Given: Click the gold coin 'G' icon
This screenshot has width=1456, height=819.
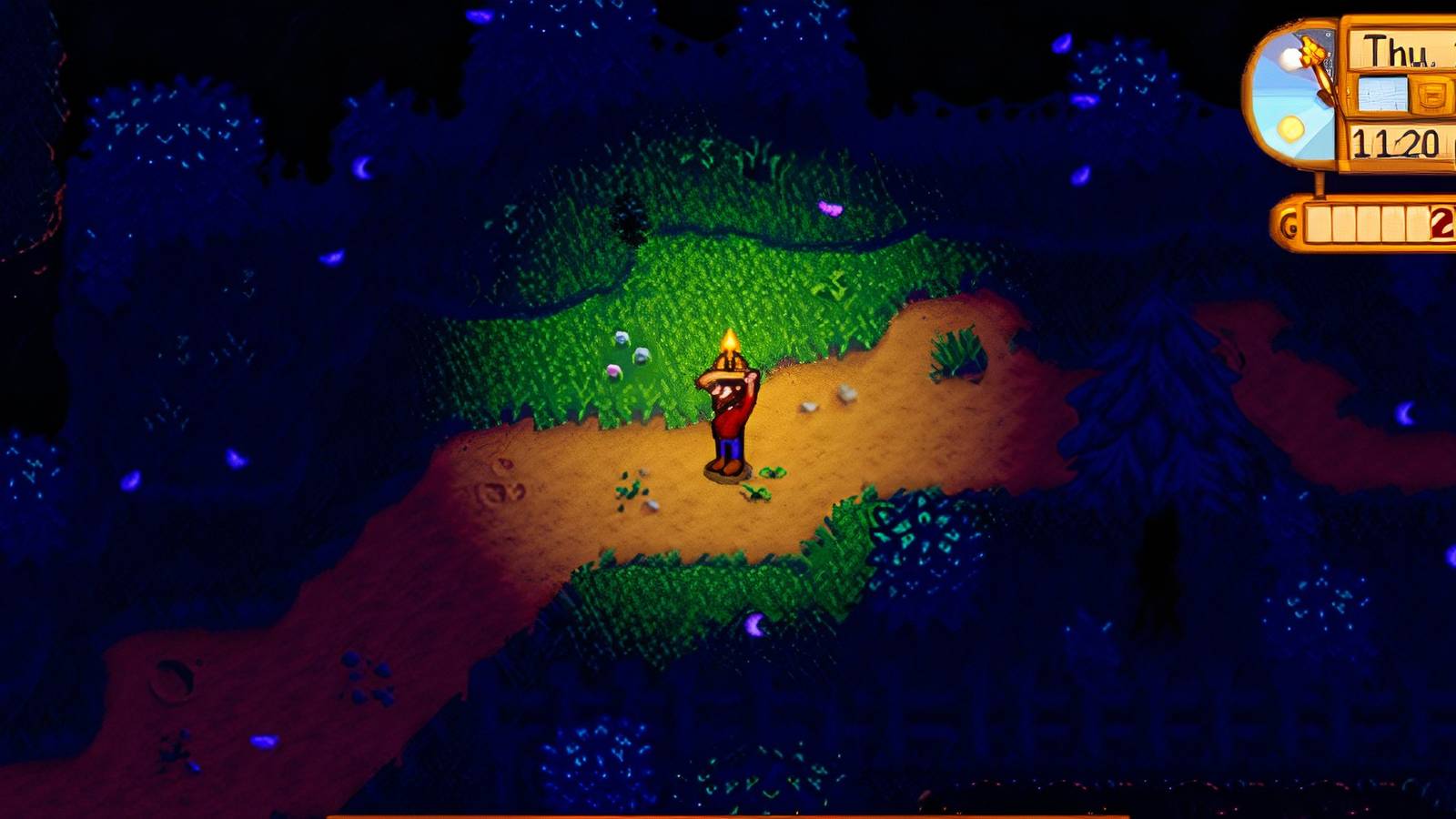Looking at the screenshot, I should click(x=1287, y=224).
